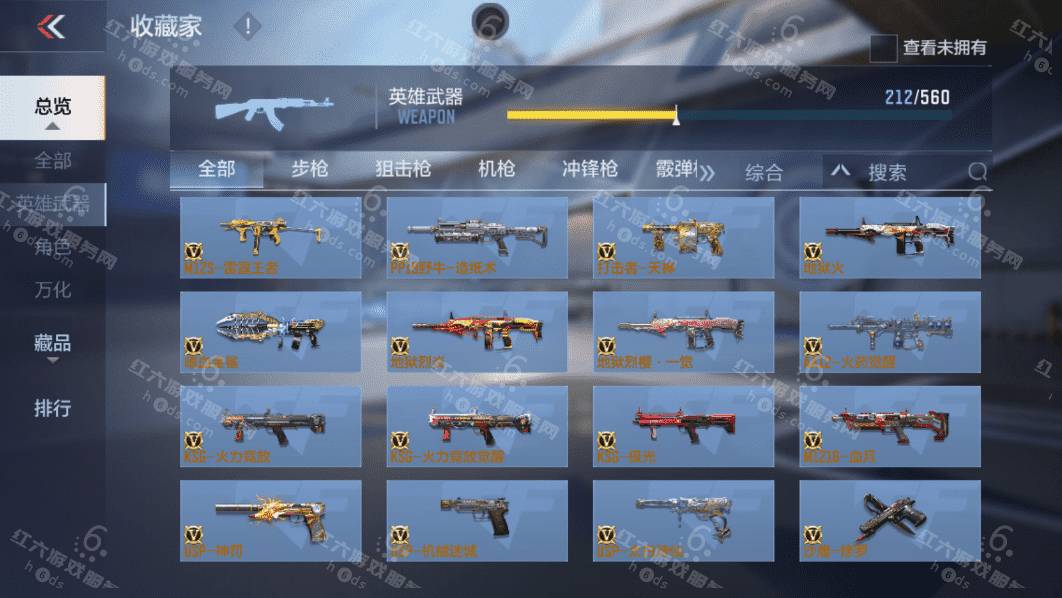Select the gold M12S weapon tile
The height and width of the screenshot is (598, 1062).
point(271,237)
